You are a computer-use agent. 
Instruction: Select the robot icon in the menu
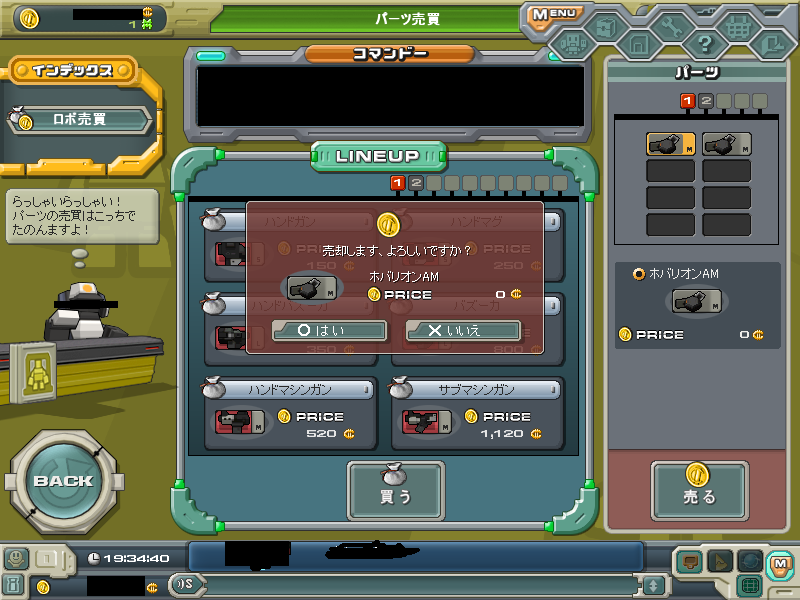[x=572, y=43]
